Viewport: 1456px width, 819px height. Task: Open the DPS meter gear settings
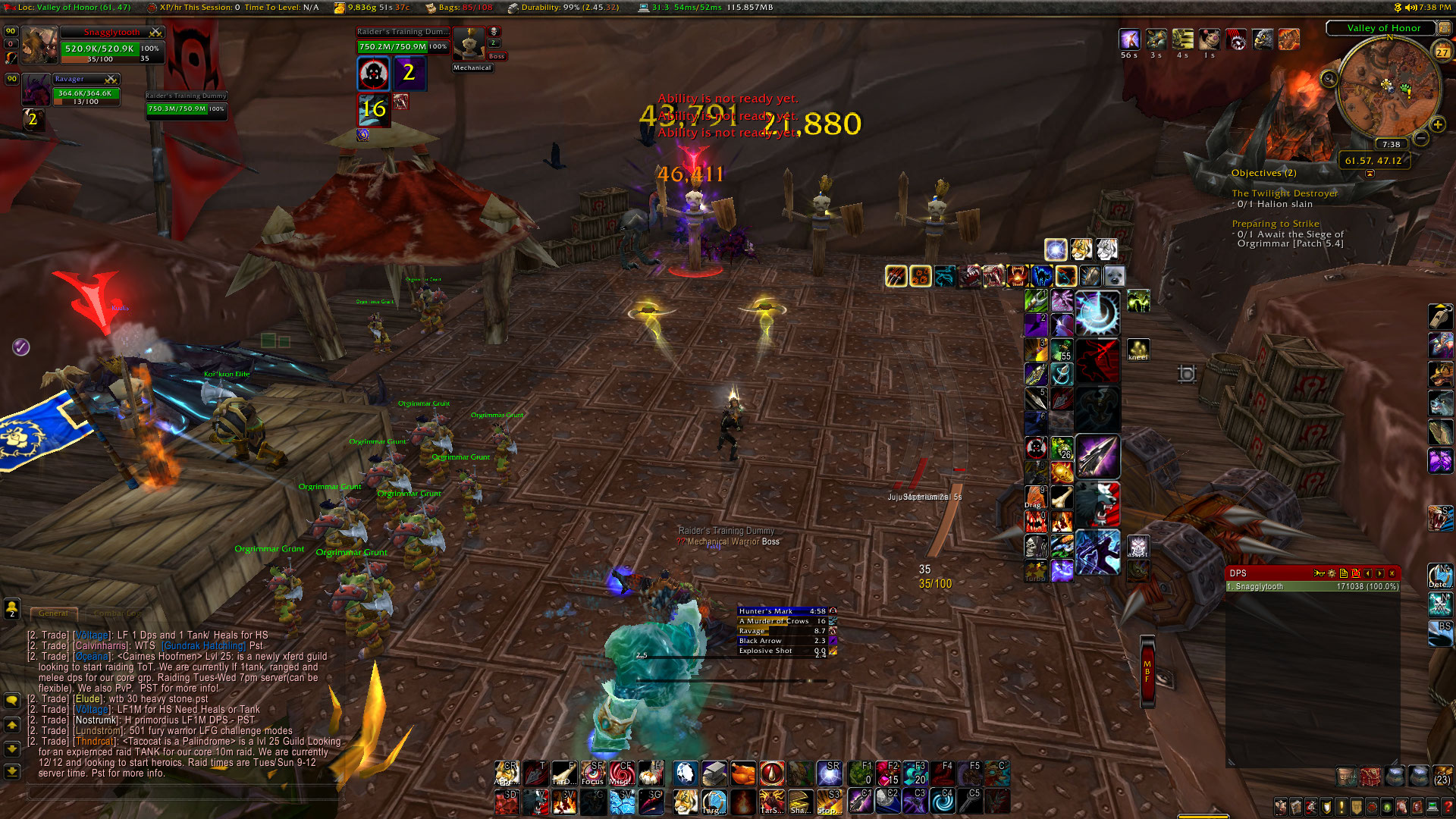click(x=1332, y=573)
